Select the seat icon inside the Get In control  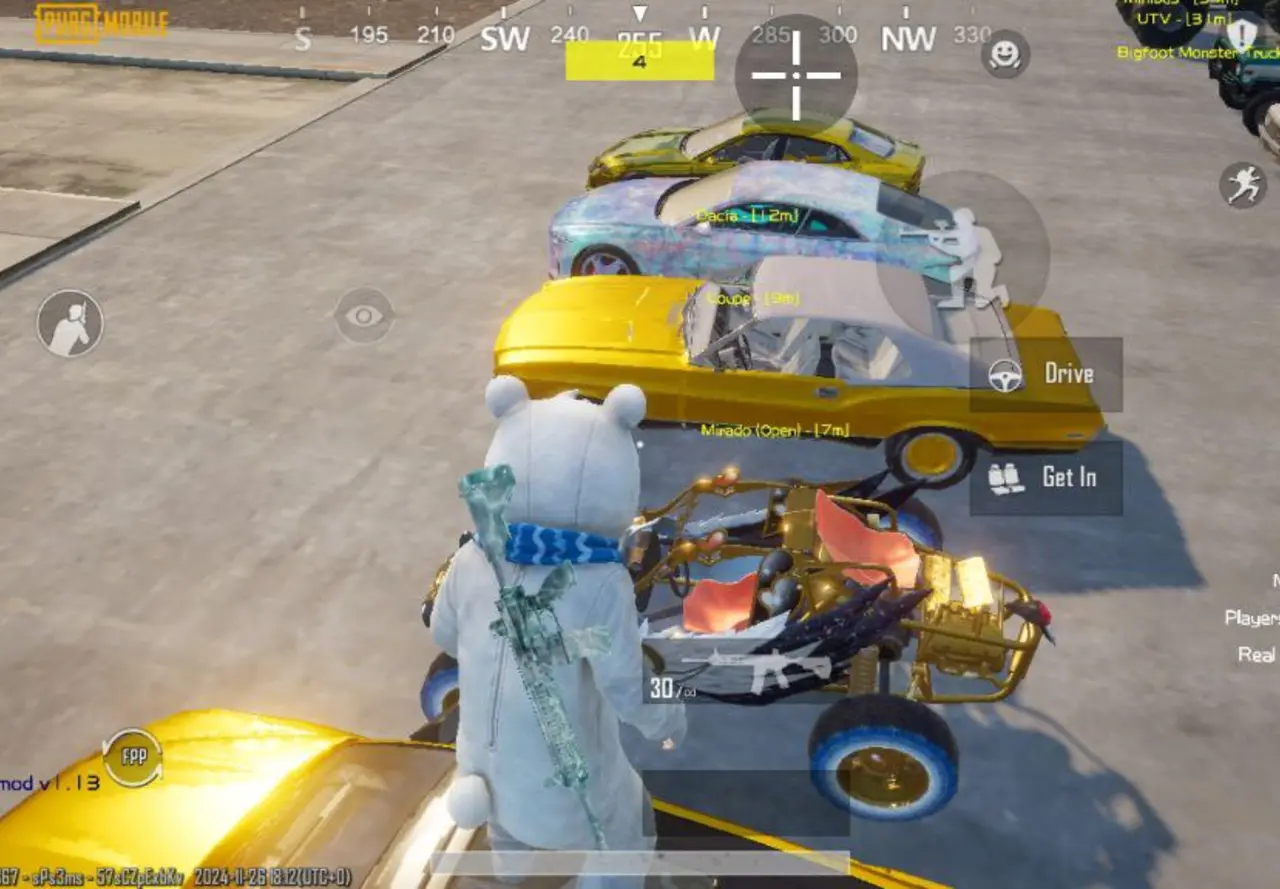(1005, 478)
